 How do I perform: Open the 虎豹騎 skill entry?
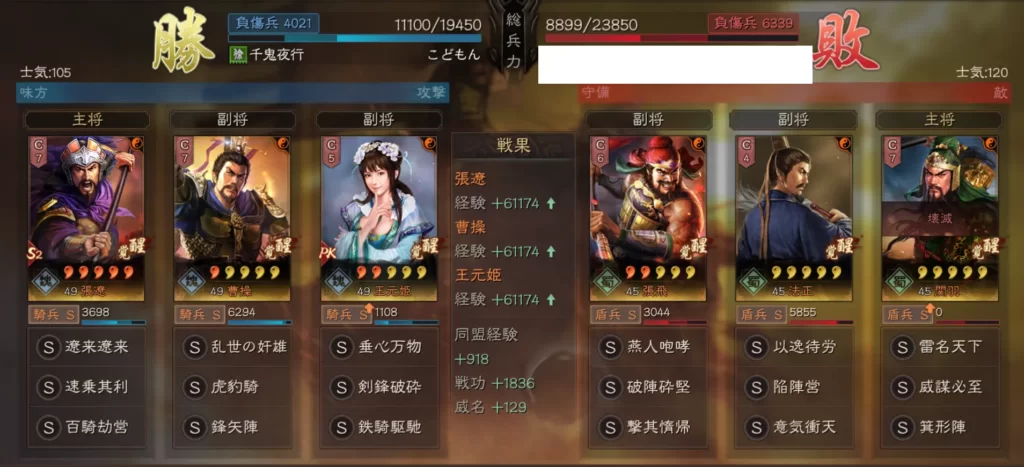pyautogui.click(x=232, y=387)
